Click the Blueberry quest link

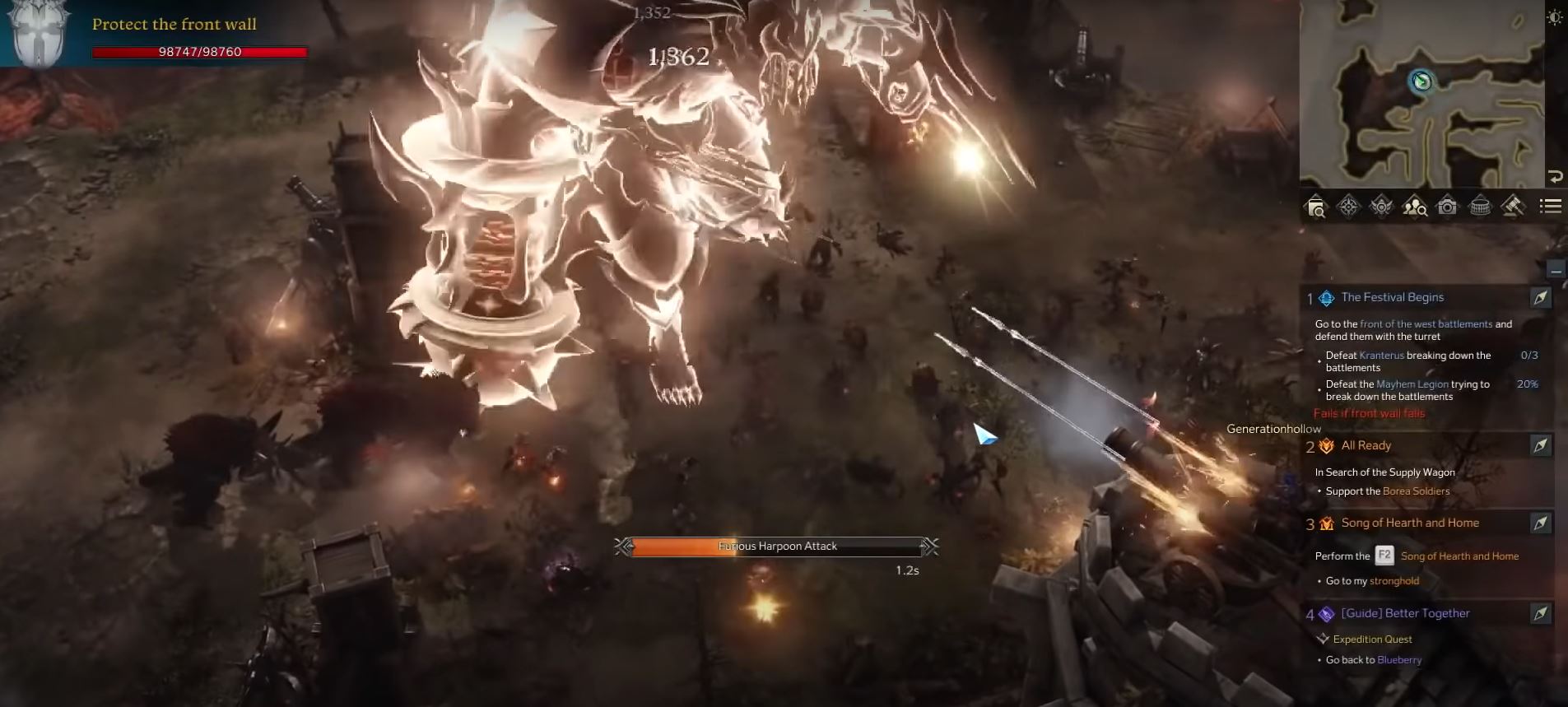pyautogui.click(x=1400, y=659)
